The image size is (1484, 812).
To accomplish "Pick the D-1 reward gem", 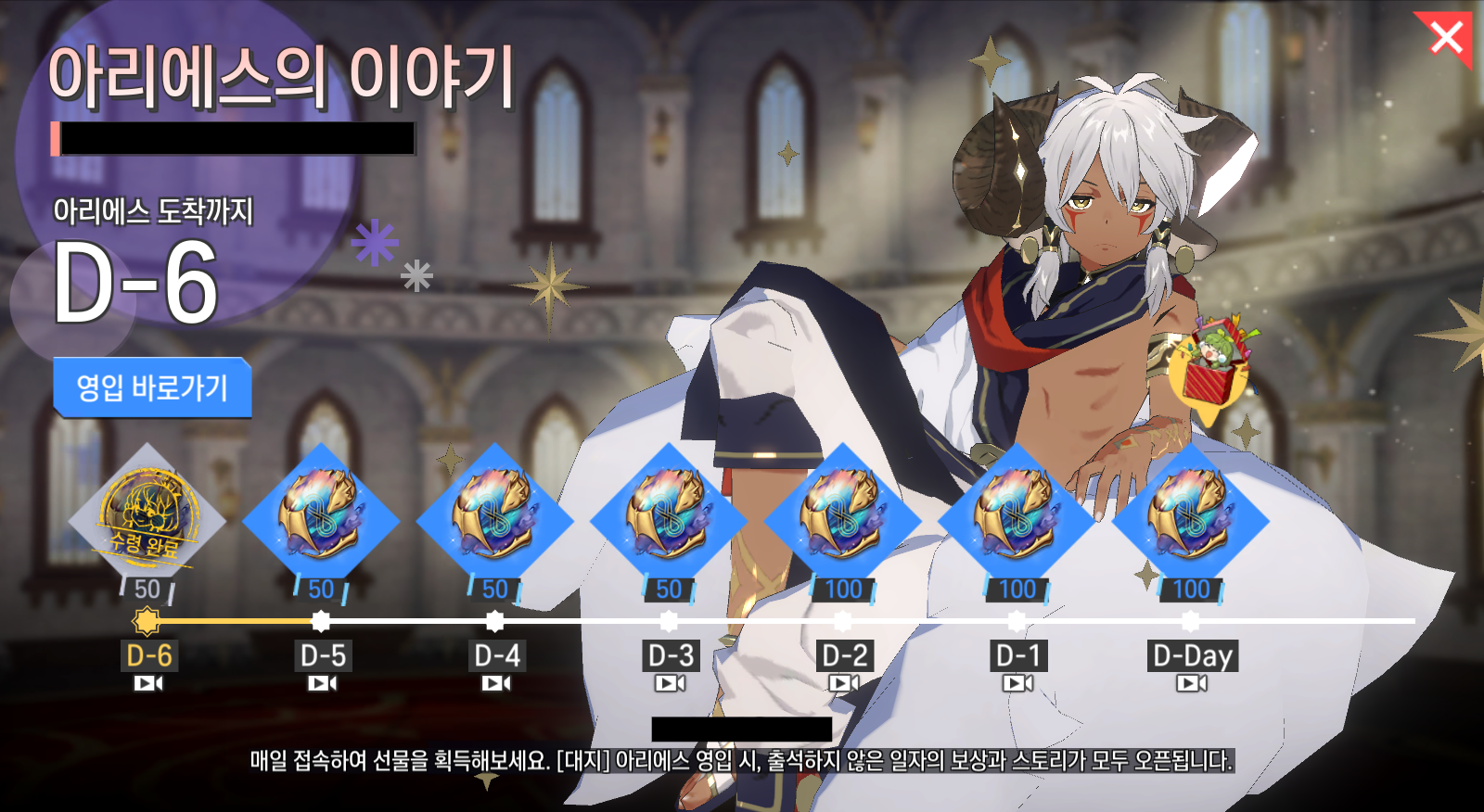I will point(1017,519).
